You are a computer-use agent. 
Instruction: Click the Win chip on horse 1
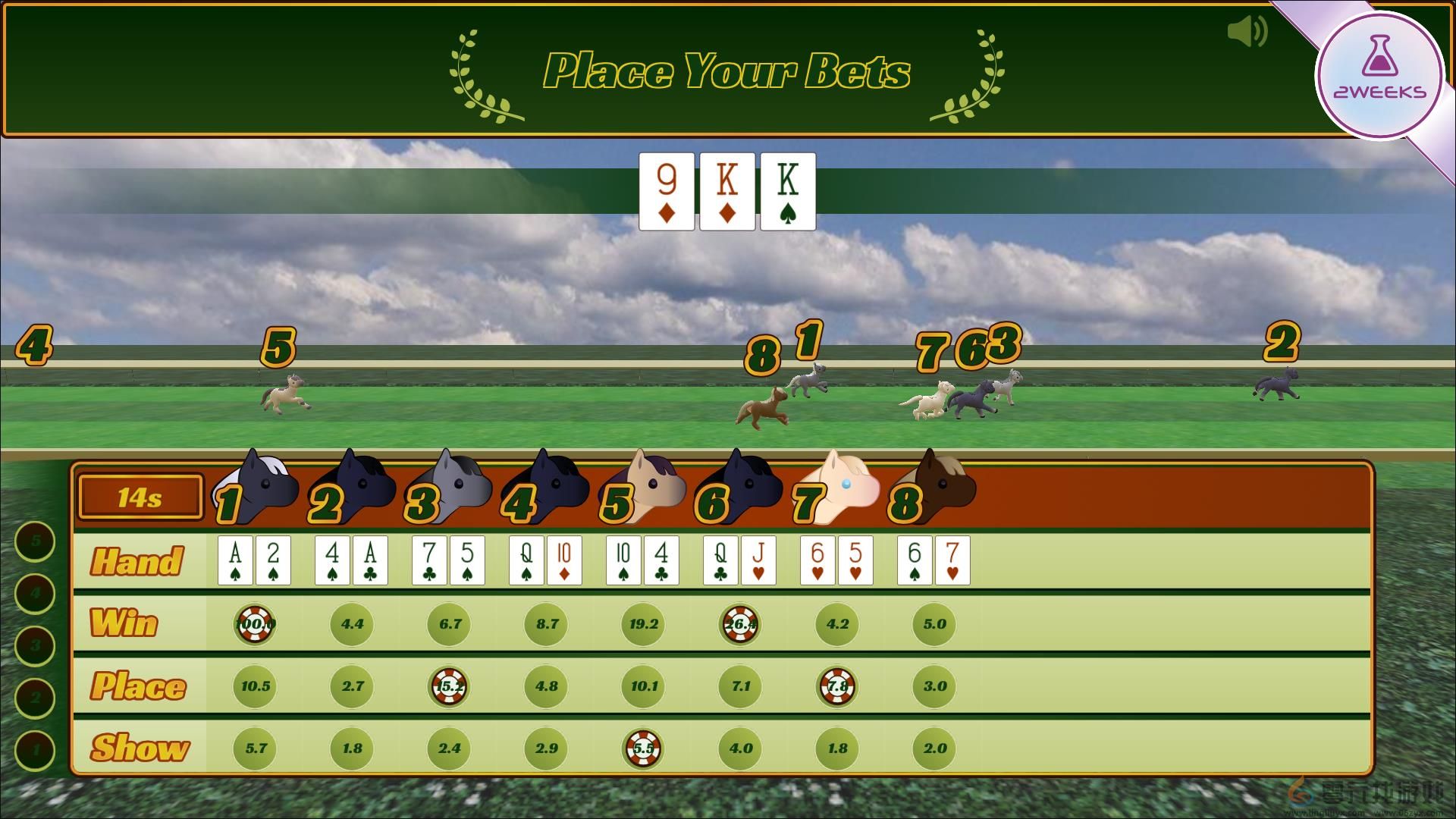[255, 624]
